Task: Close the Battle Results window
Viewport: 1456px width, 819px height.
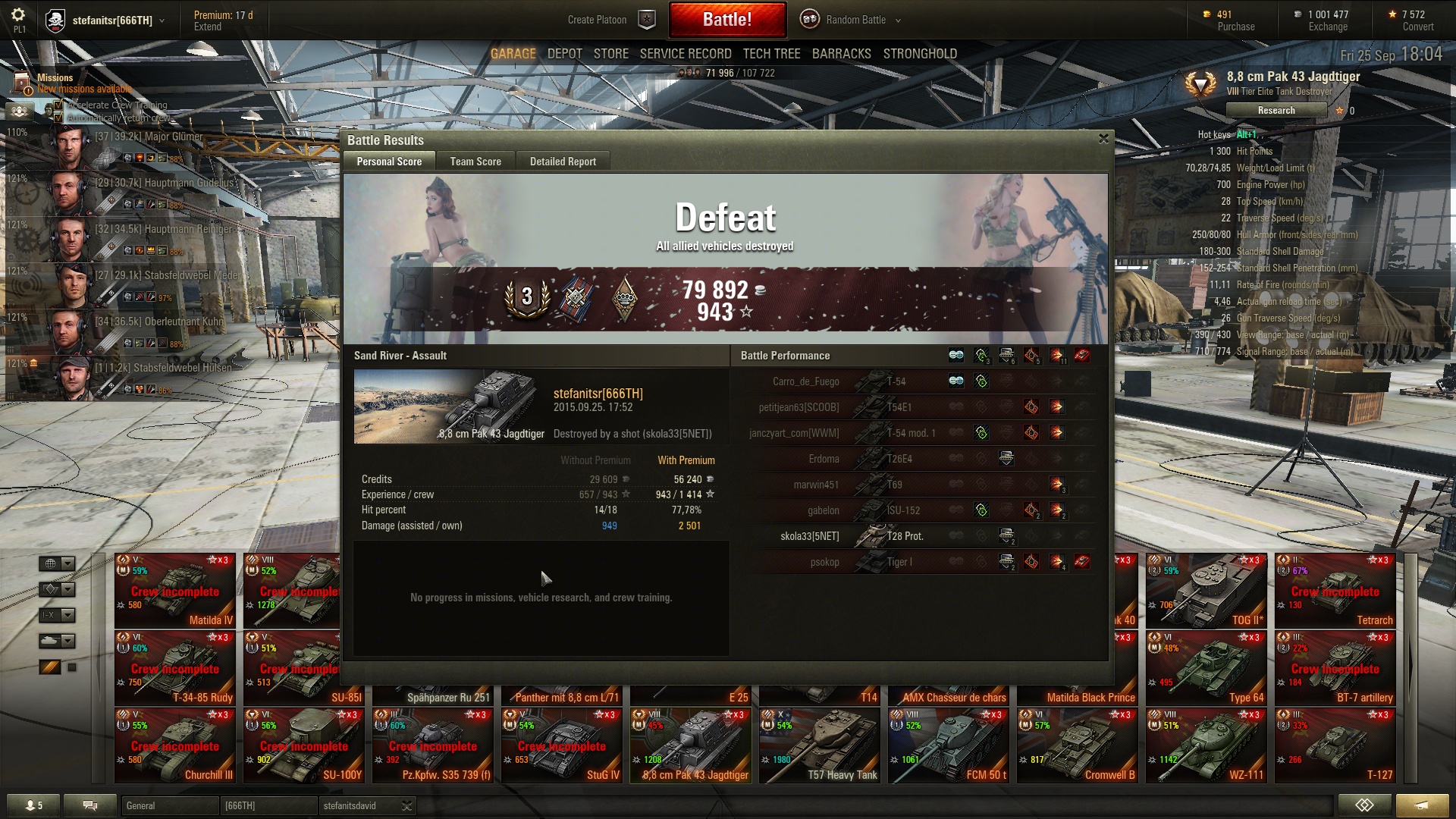Action: [1103, 139]
